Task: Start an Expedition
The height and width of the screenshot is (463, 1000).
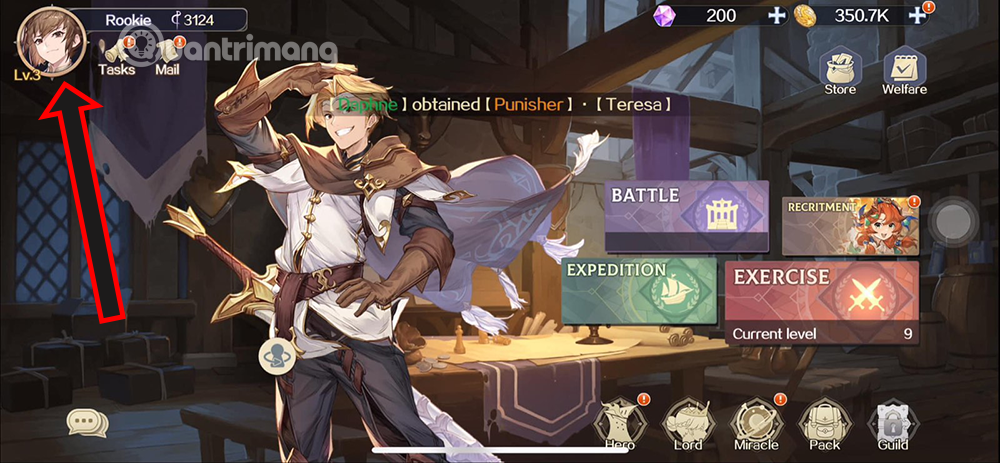Action: 639,291
